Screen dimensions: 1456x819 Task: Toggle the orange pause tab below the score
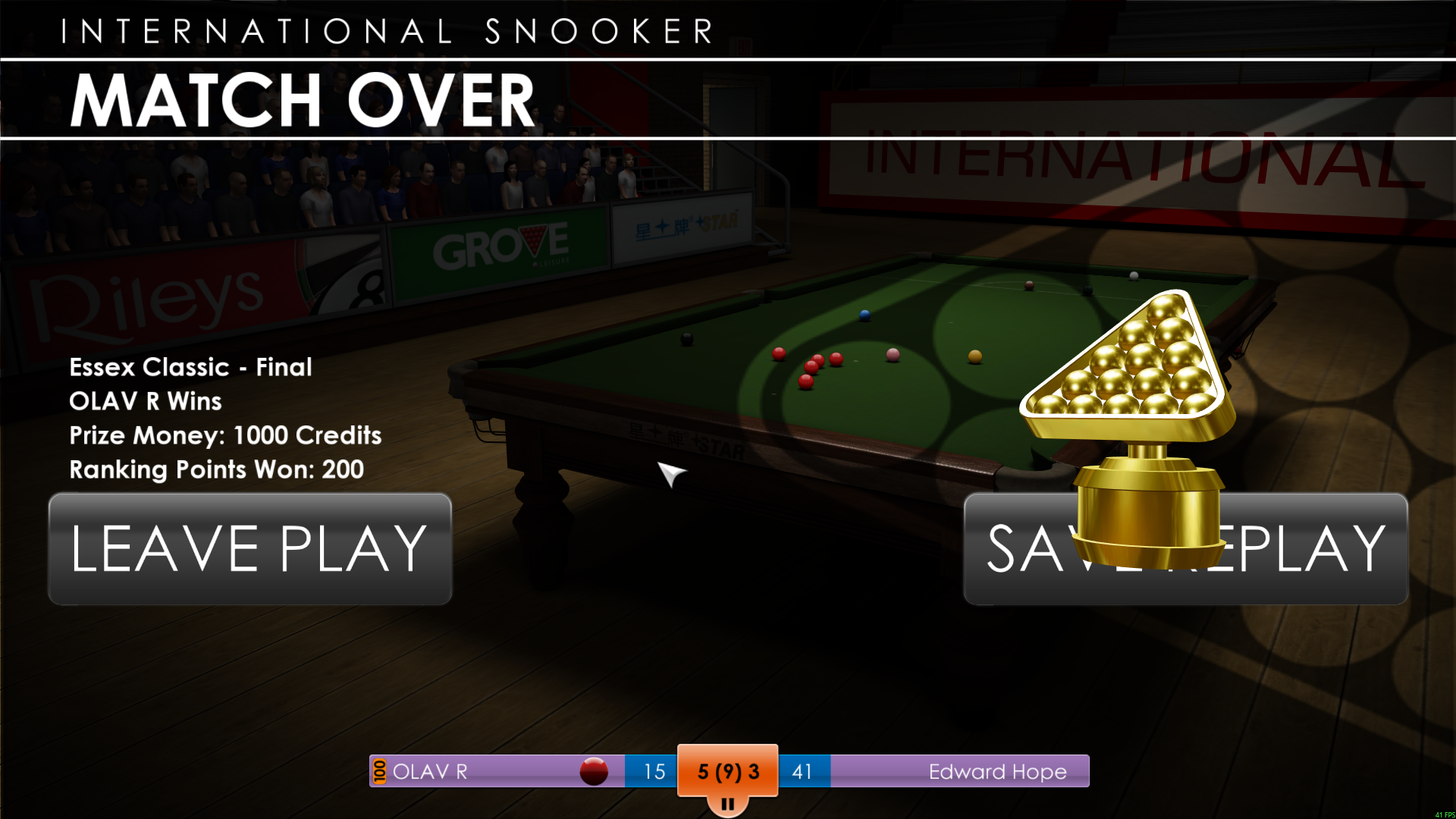coord(727,805)
